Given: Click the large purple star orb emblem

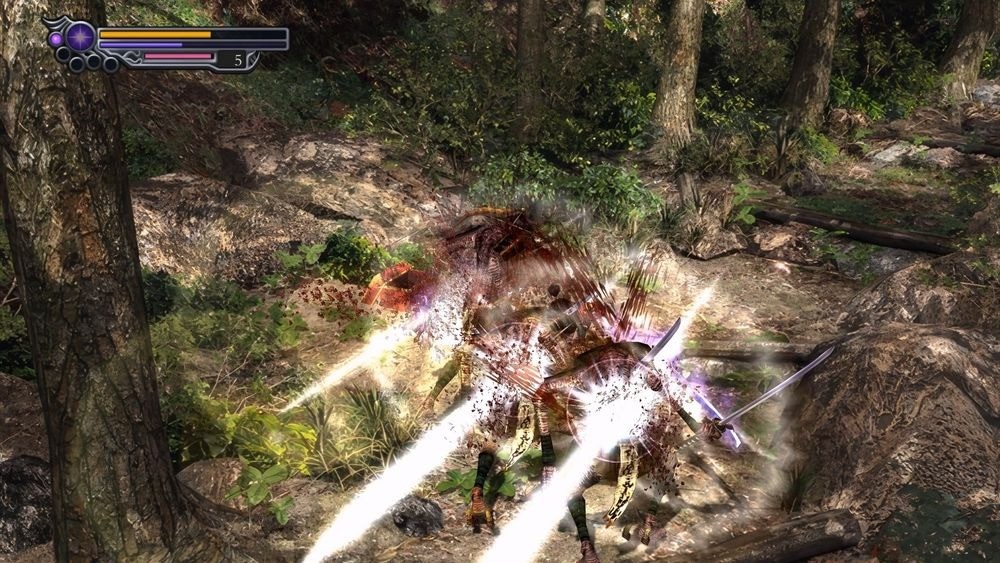Looking at the screenshot, I should pyautogui.click(x=81, y=37).
